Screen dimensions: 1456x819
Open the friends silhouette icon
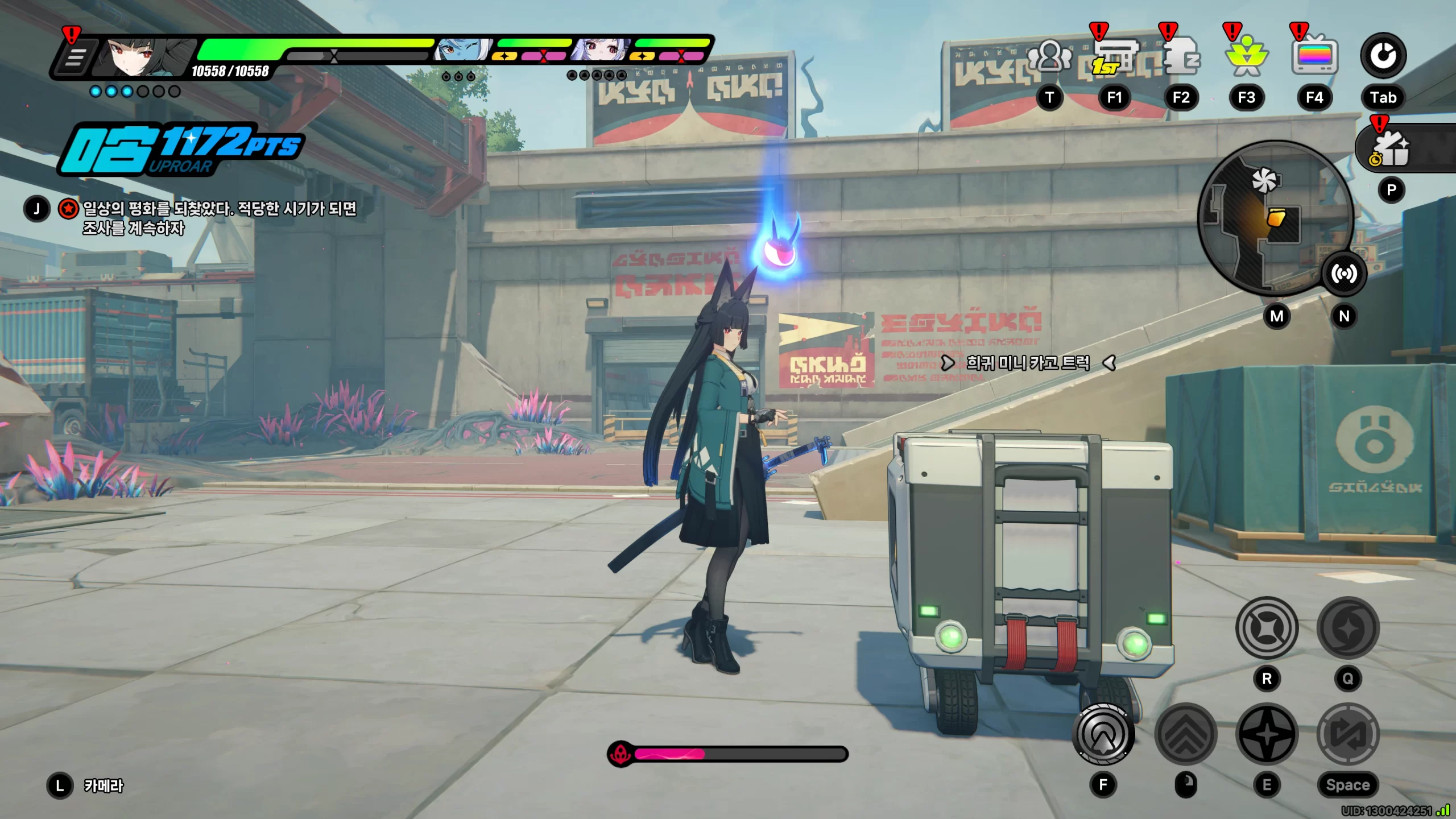click(1049, 57)
